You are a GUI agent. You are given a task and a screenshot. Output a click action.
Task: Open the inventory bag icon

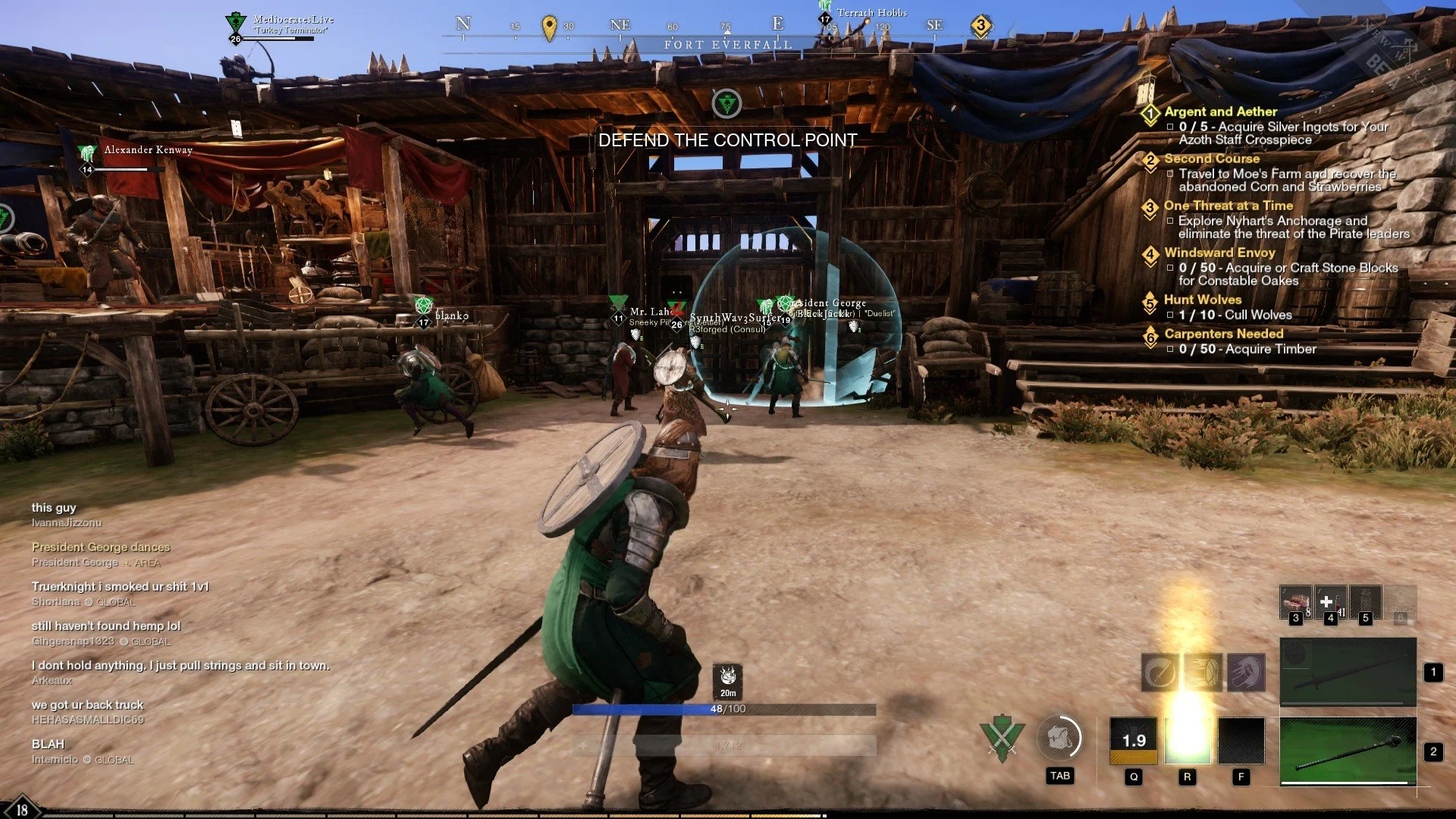1059,739
